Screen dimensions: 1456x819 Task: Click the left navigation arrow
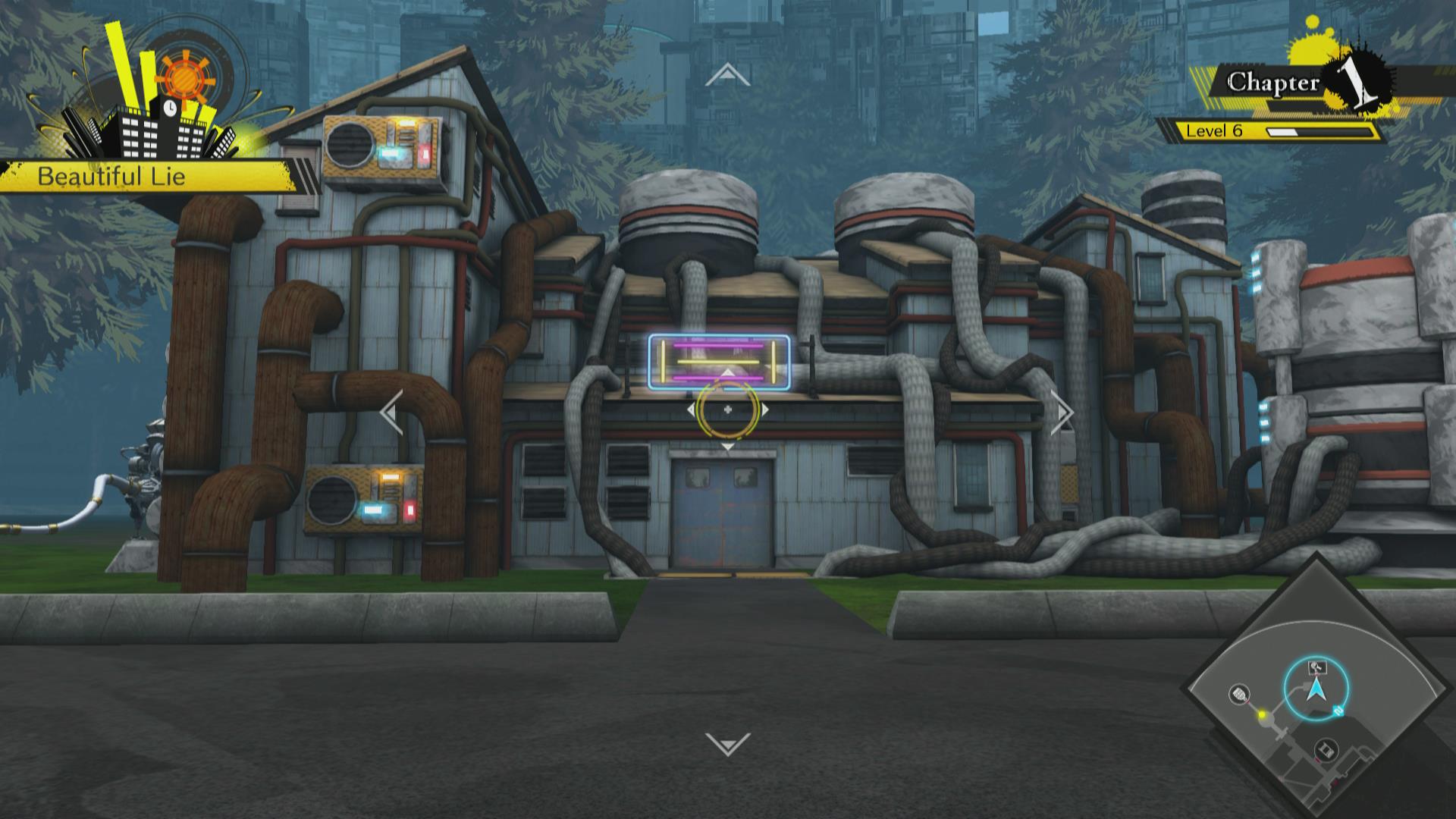[x=391, y=413]
